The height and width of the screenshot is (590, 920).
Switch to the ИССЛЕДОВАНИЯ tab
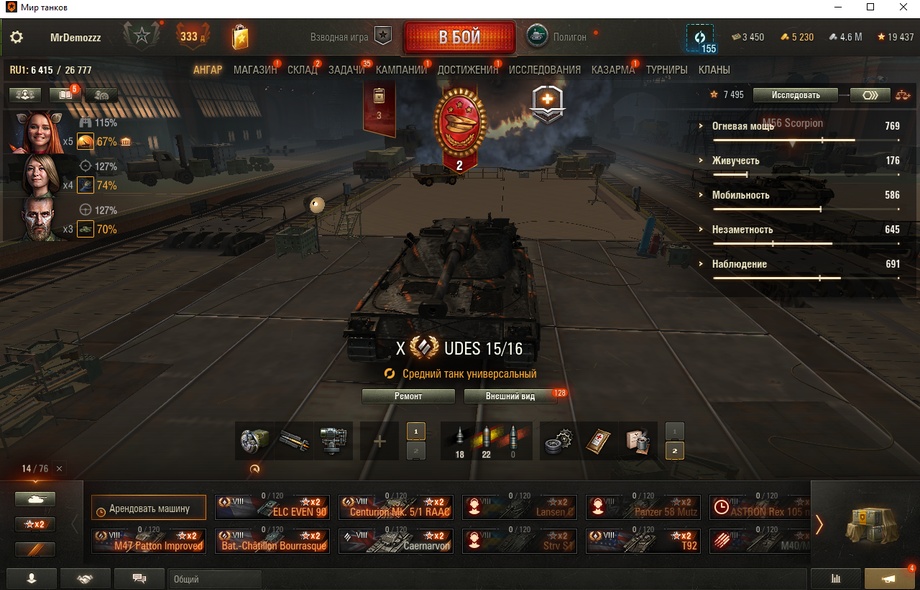coord(544,70)
